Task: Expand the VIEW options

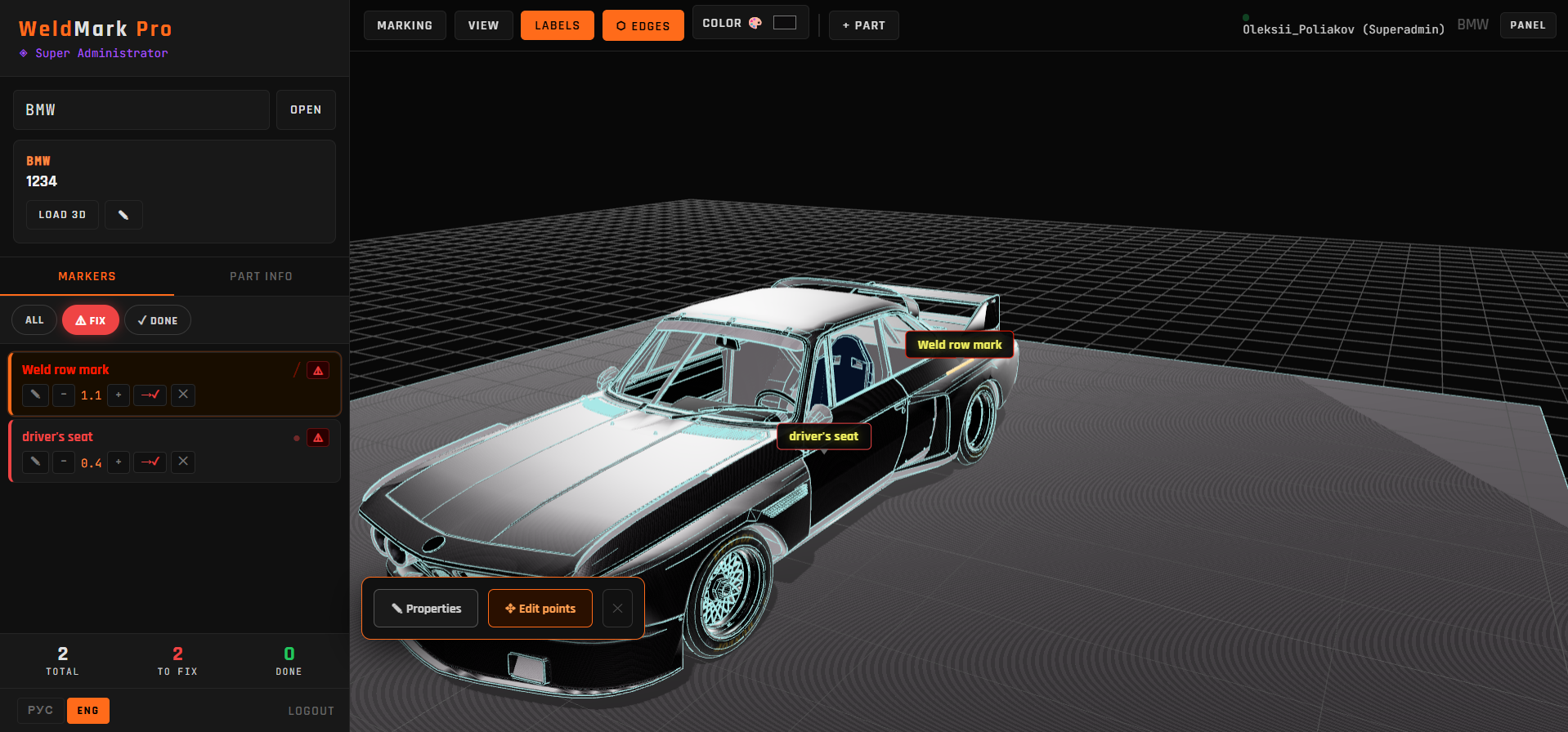Action: (483, 25)
